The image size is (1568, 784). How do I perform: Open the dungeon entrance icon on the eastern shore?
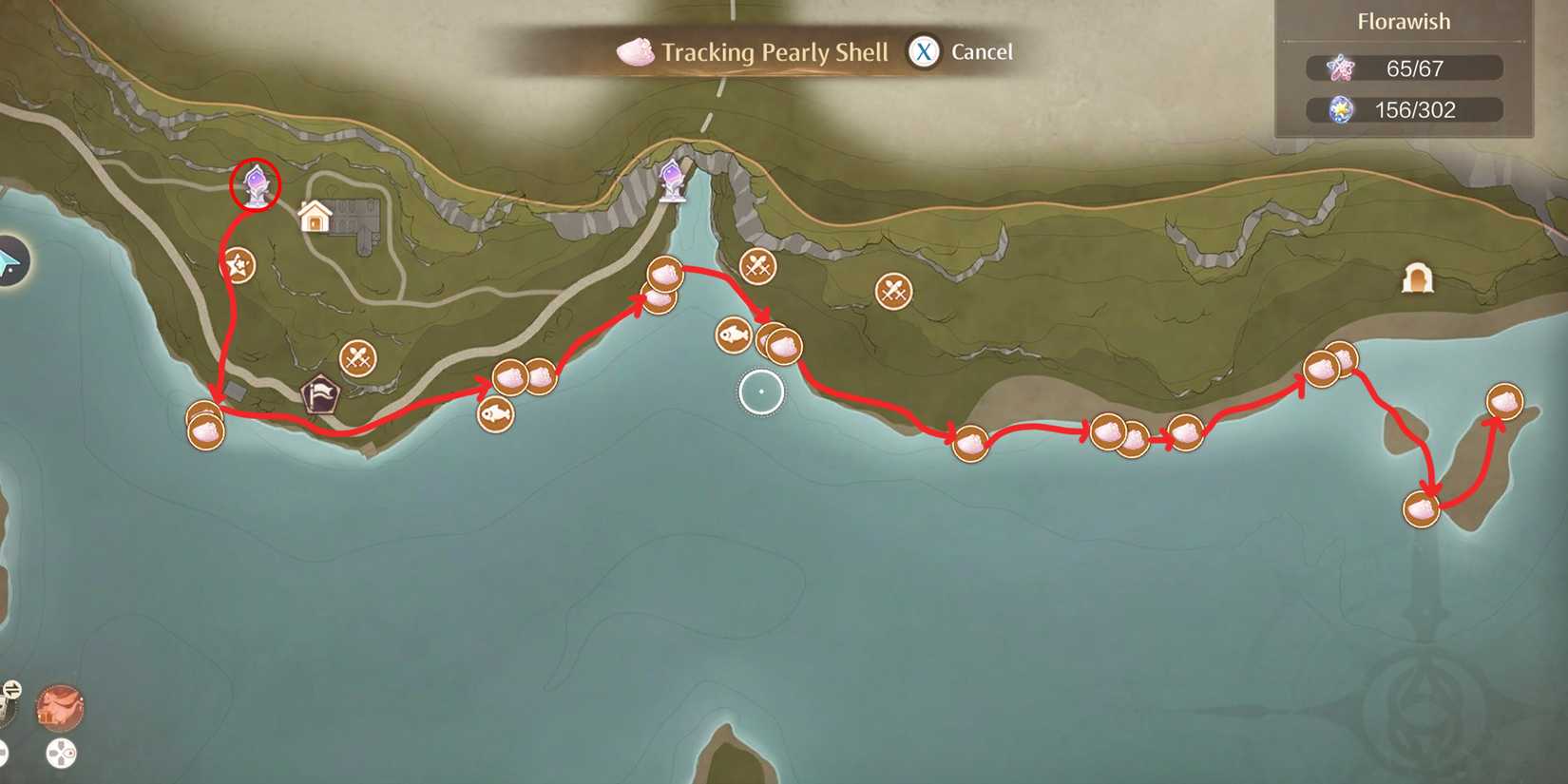click(1417, 279)
